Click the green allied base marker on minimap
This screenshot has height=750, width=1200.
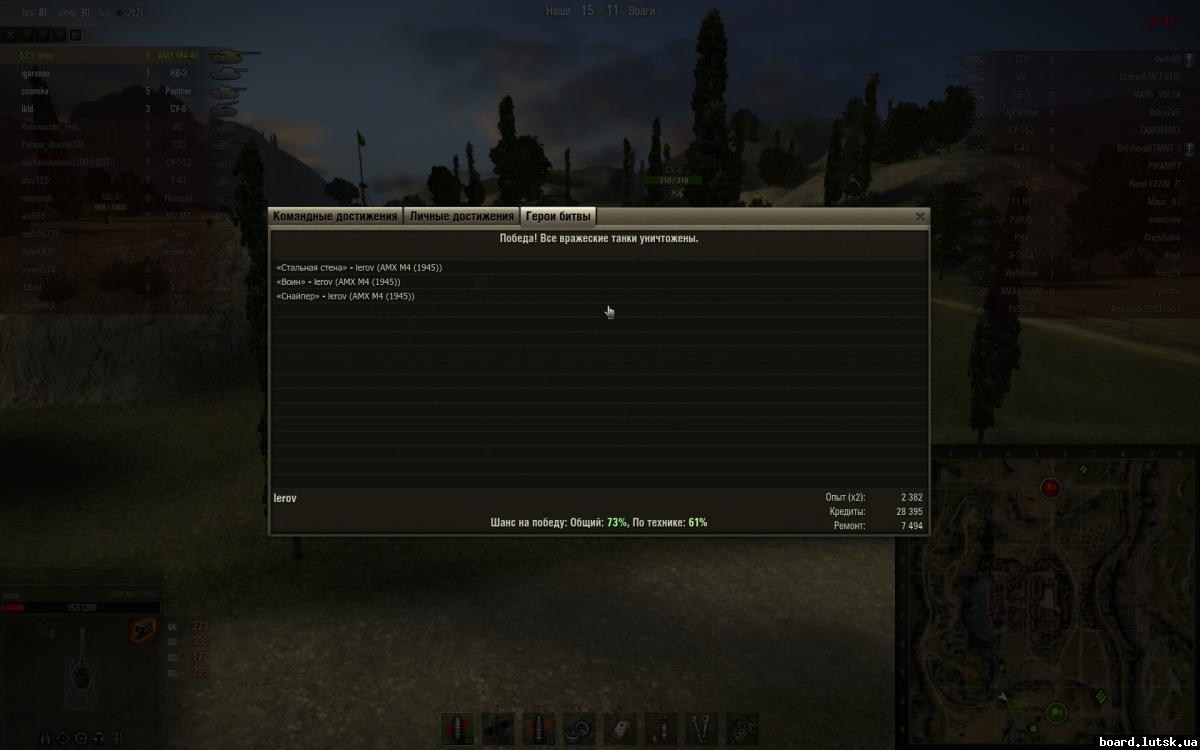[1056, 713]
